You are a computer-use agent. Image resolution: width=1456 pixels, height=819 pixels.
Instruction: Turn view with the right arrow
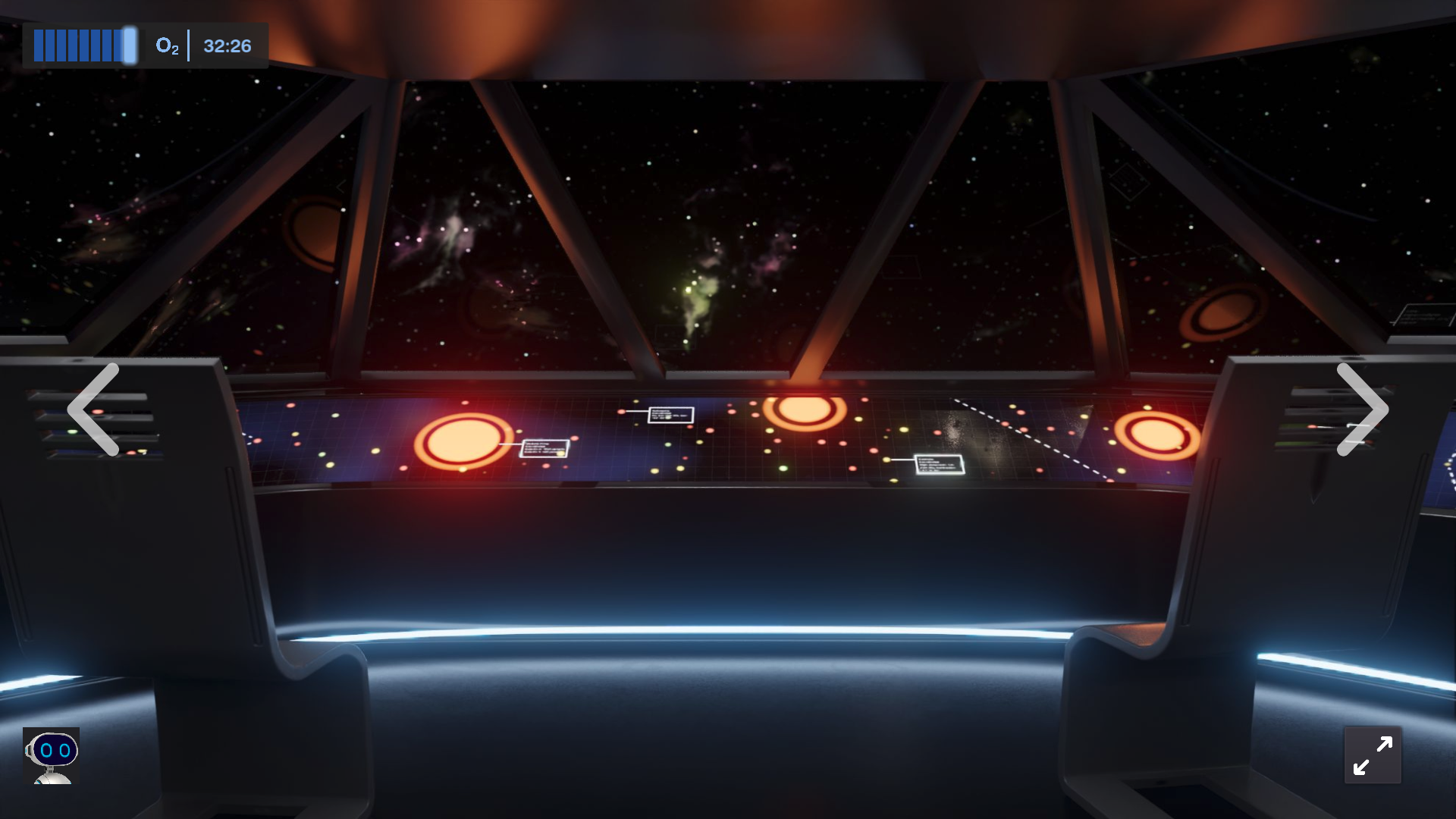pyautogui.click(x=1361, y=409)
